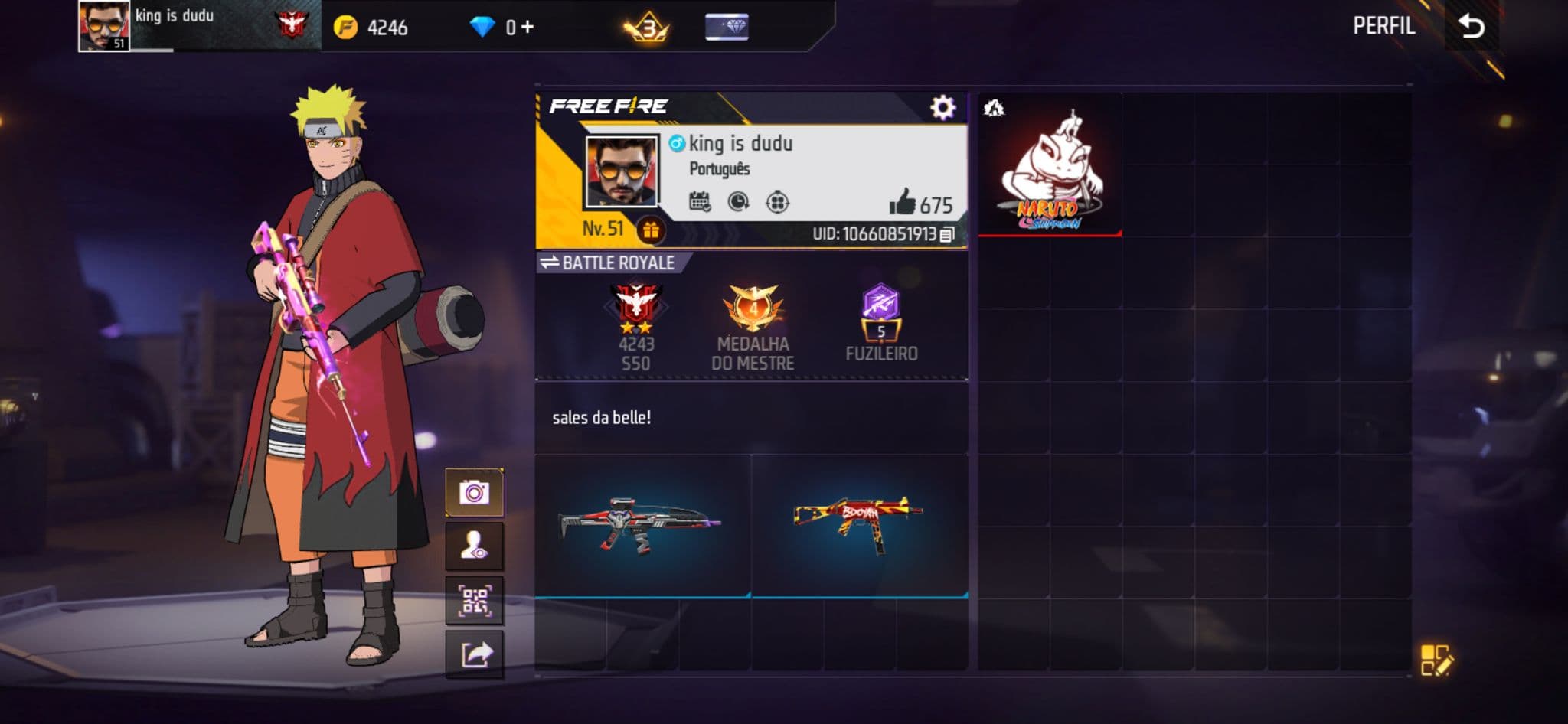Take a photo with camera button

(475, 492)
